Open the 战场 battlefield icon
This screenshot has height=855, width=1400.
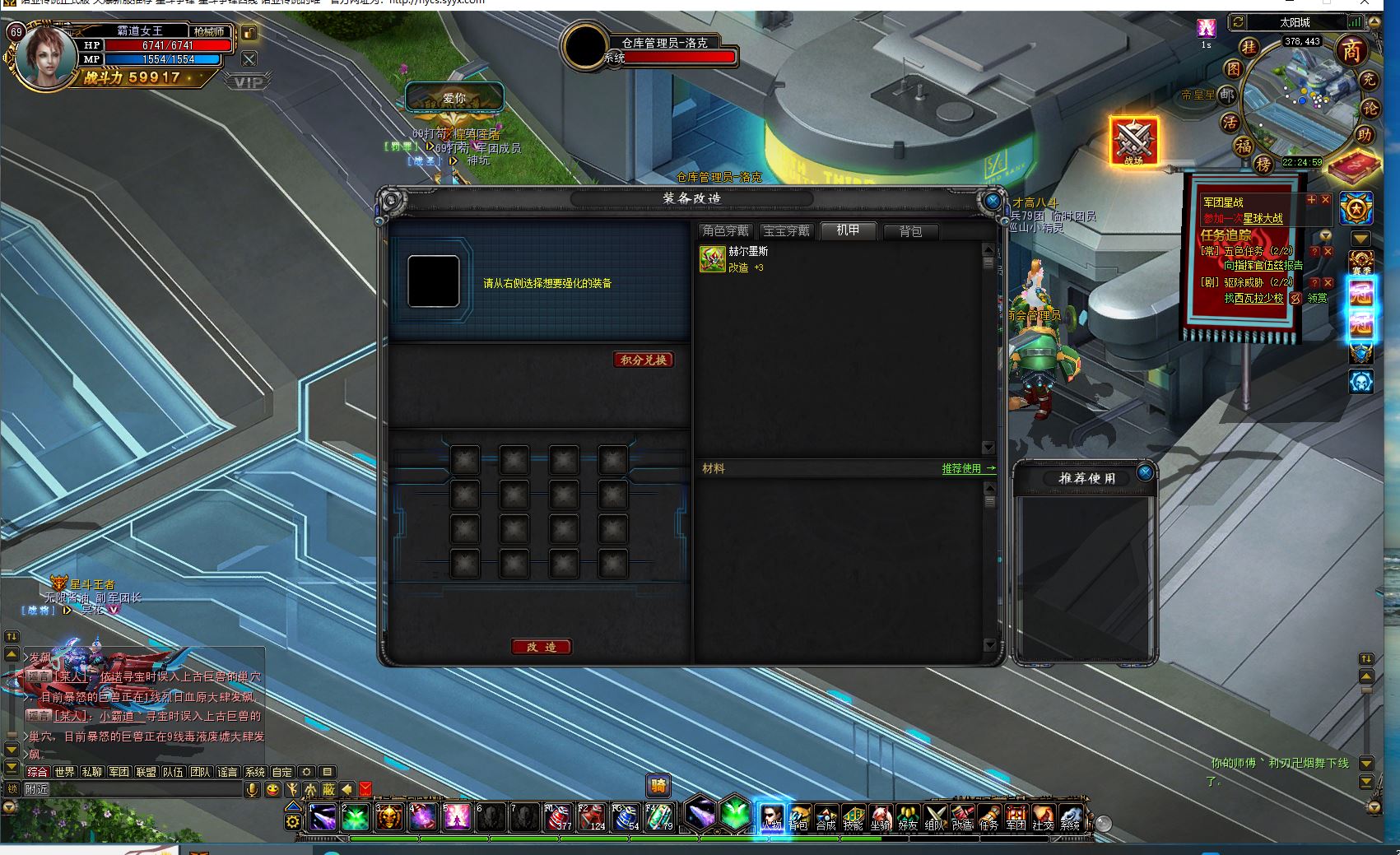[1133, 142]
